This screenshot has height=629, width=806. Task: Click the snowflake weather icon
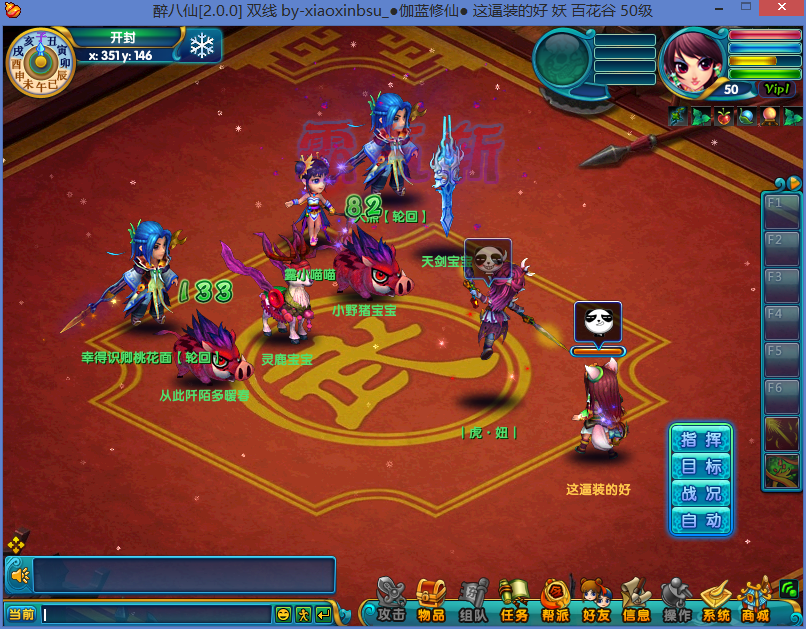(204, 46)
